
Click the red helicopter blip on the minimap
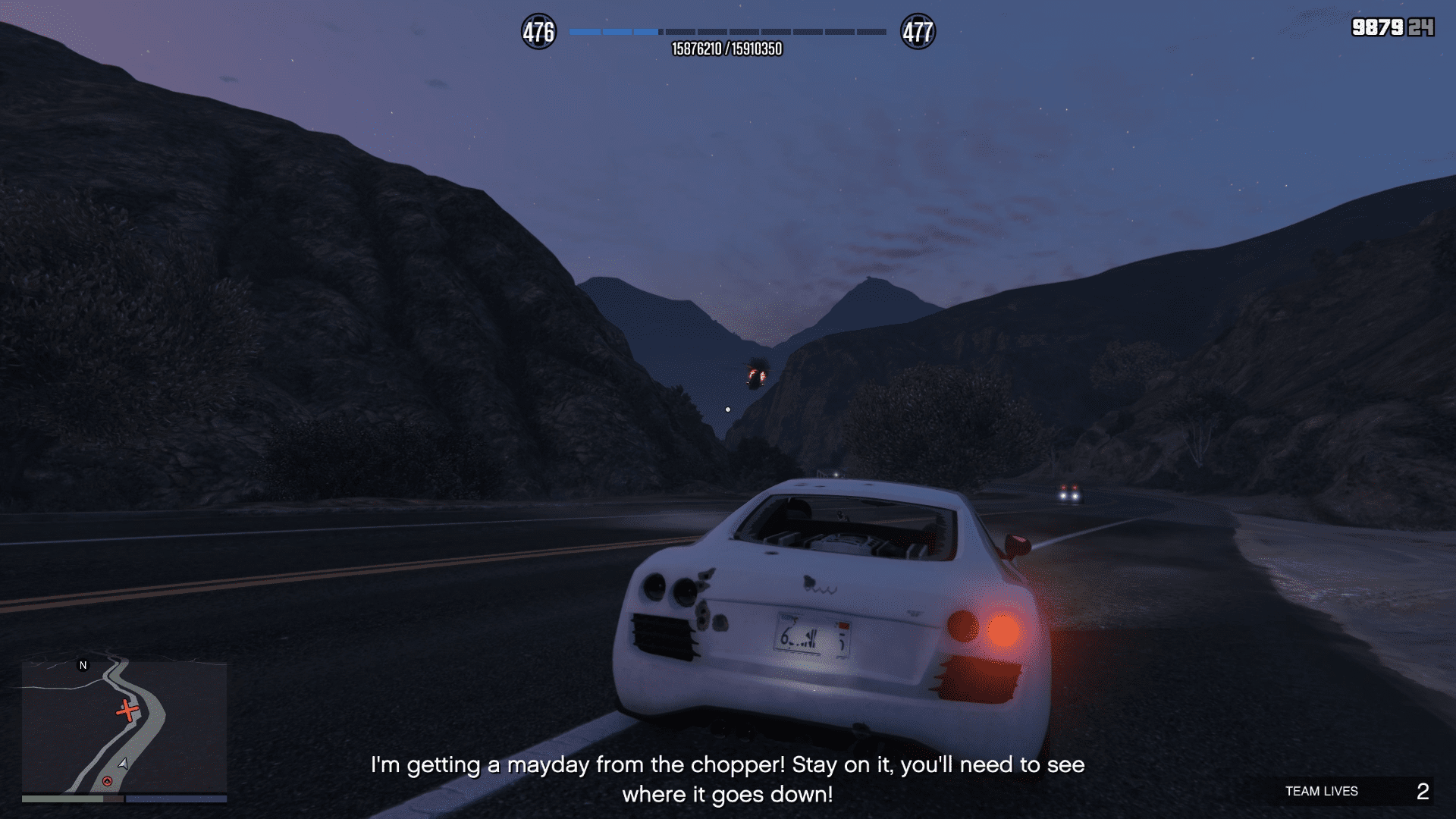[x=127, y=711]
